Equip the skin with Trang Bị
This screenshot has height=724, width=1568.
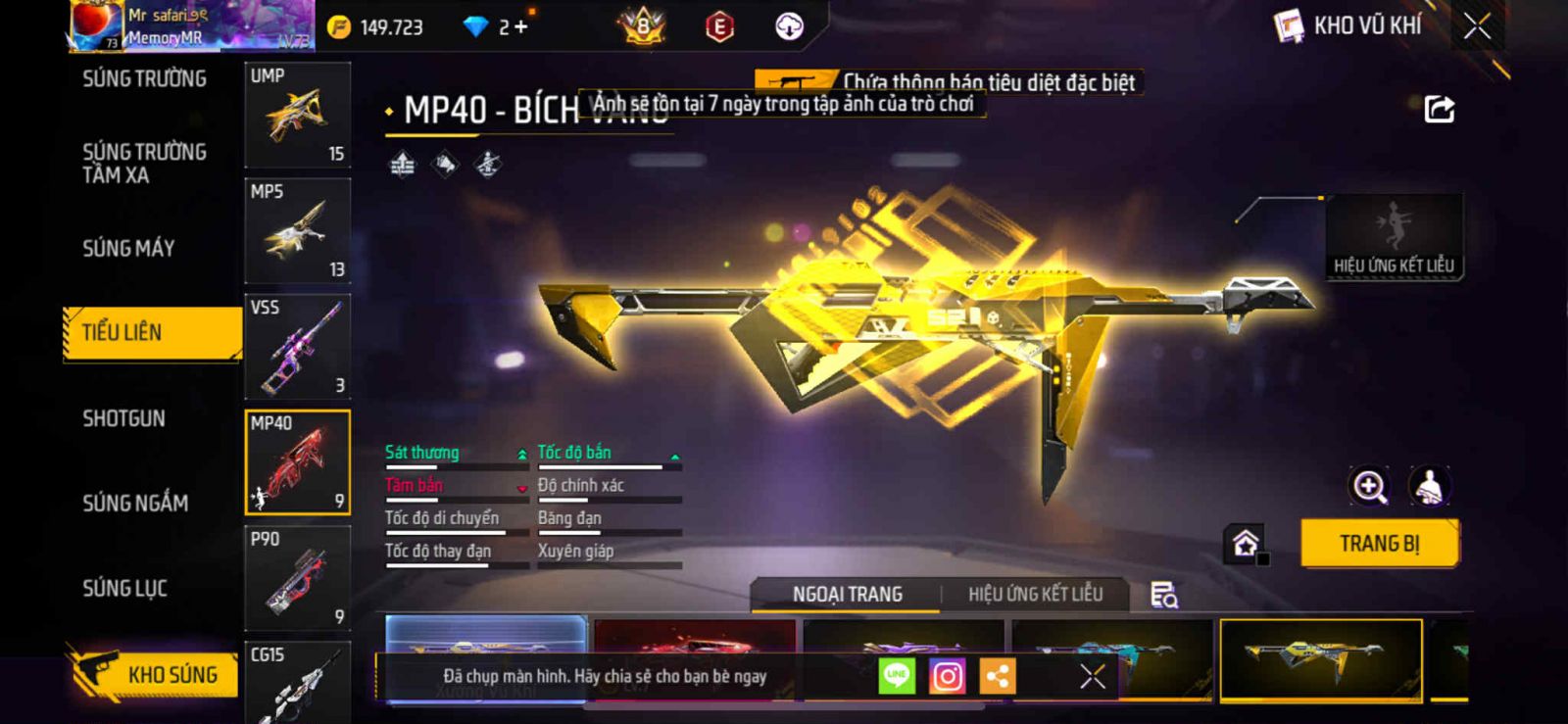(1379, 544)
